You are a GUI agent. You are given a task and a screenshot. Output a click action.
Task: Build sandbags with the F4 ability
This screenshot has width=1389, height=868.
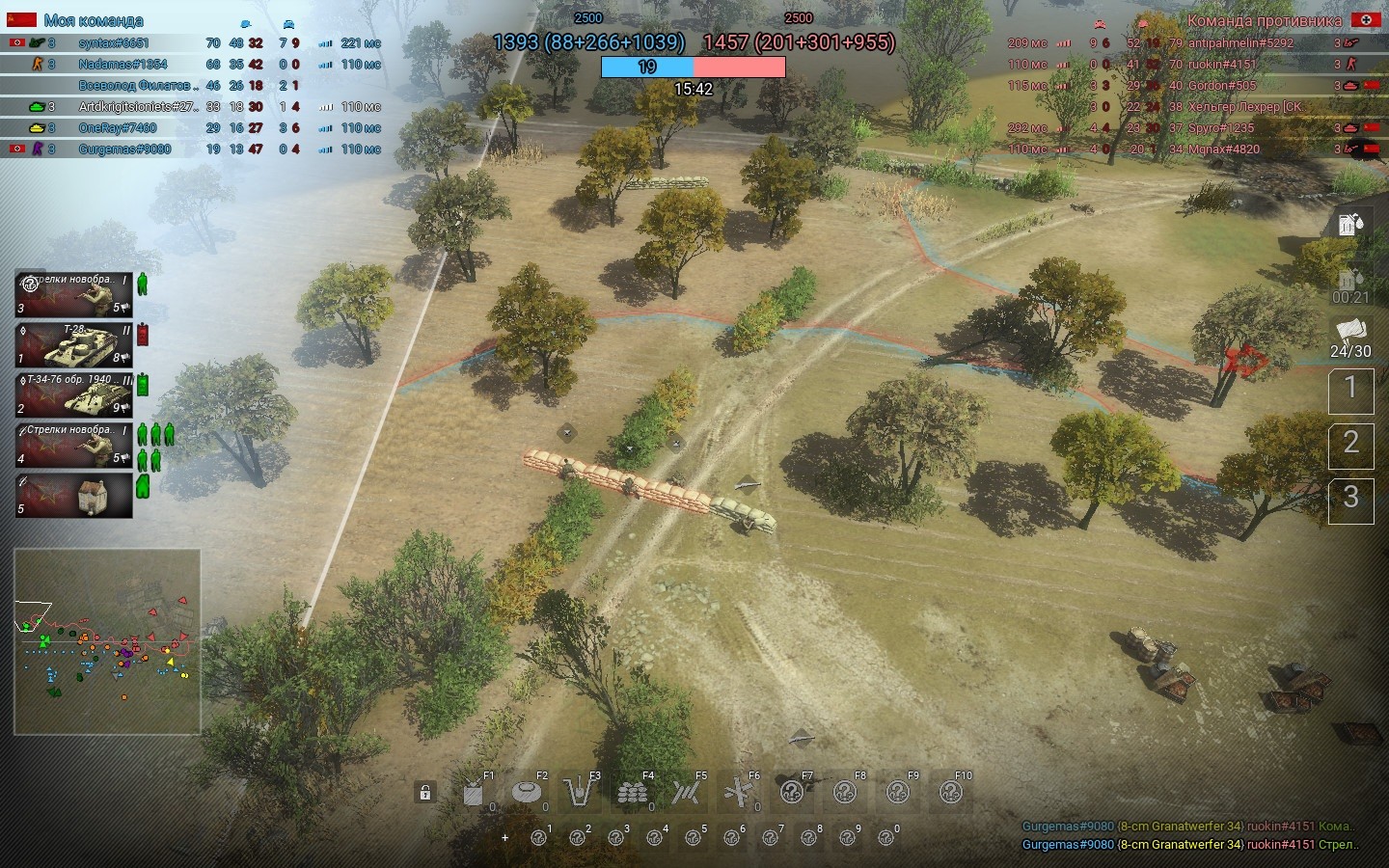633,792
